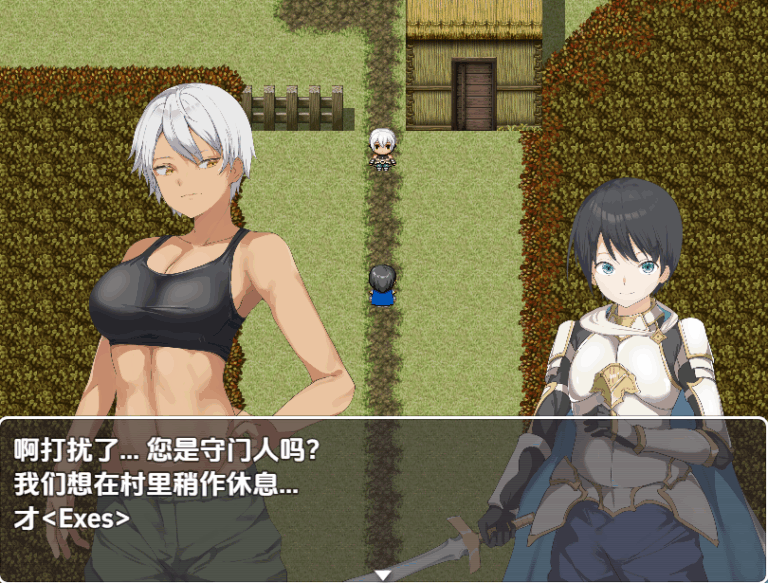768x583 pixels.
Task: Click the dialogue message box to continue
Action: coord(383,497)
